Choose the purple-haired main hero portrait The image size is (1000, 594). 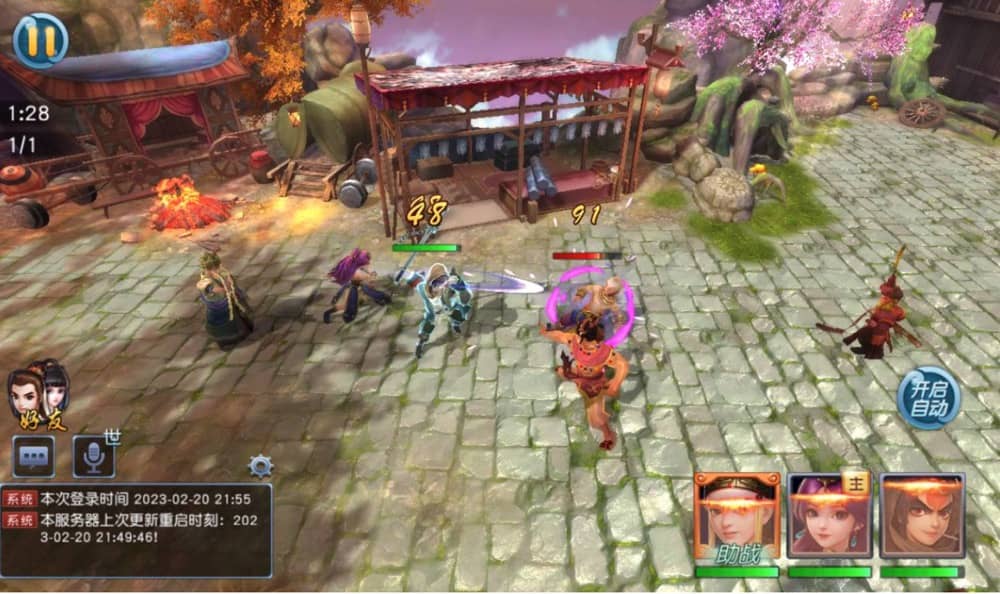point(829,516)
